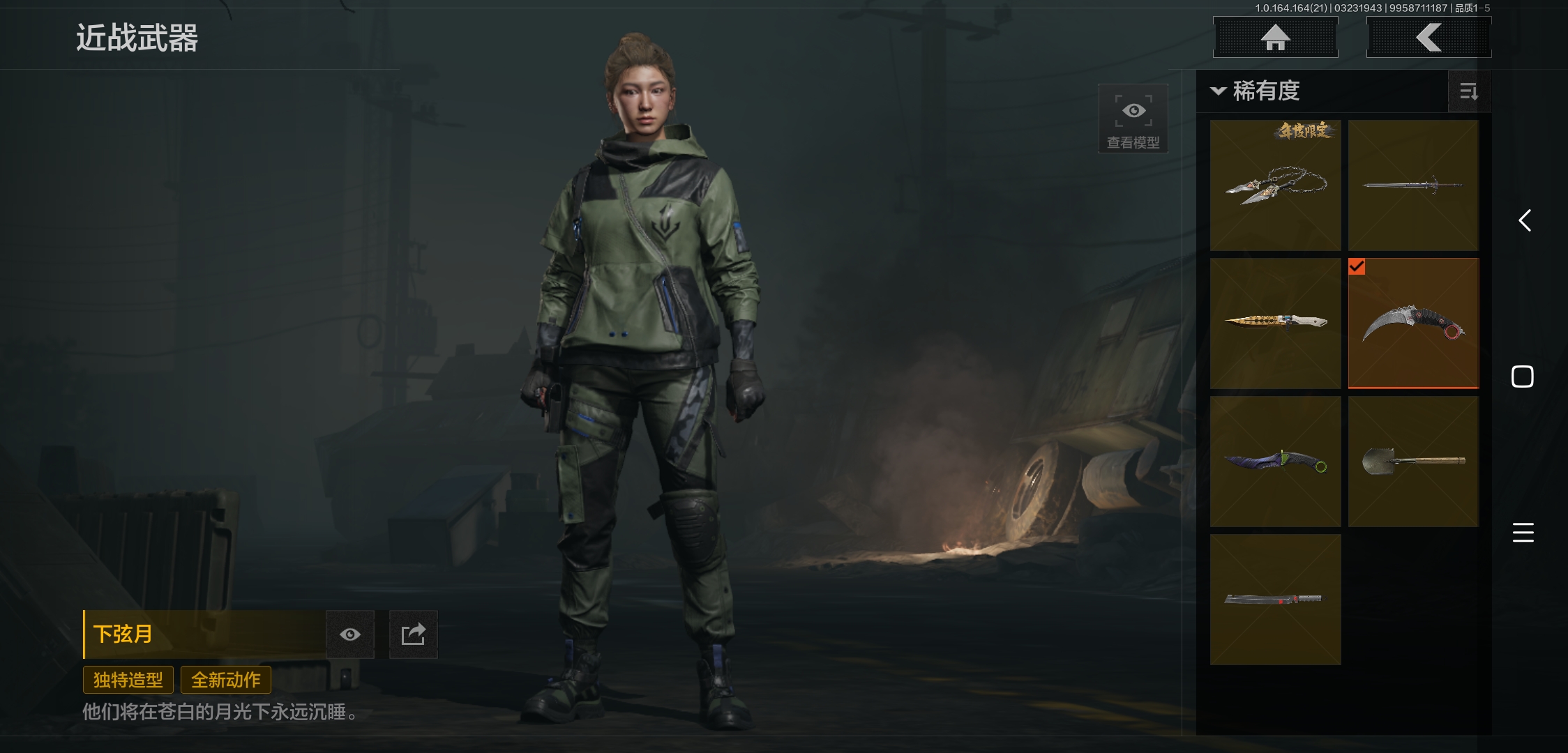1568x753 pixels.
Task: Pick the equipped karambit skin
Action: coord(1413,324)
